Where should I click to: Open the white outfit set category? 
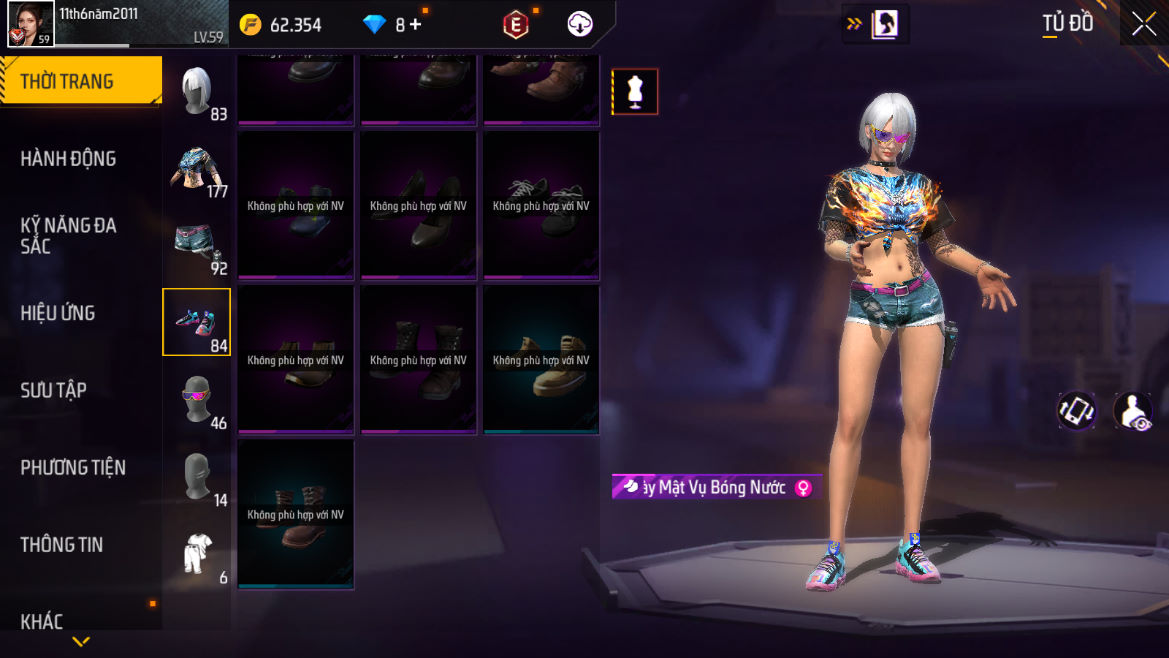(197, 553)
